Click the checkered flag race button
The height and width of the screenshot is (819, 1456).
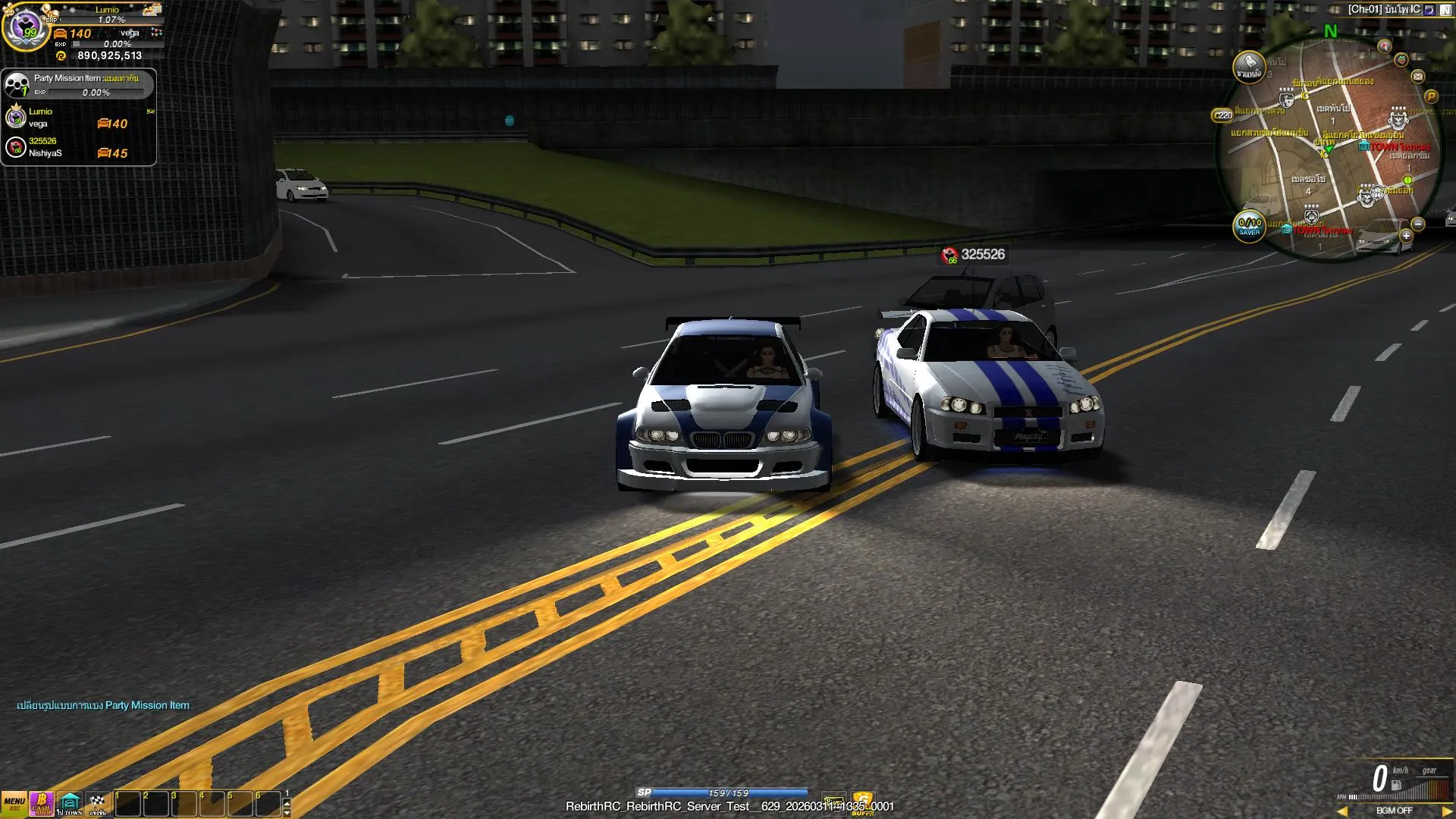98,803
